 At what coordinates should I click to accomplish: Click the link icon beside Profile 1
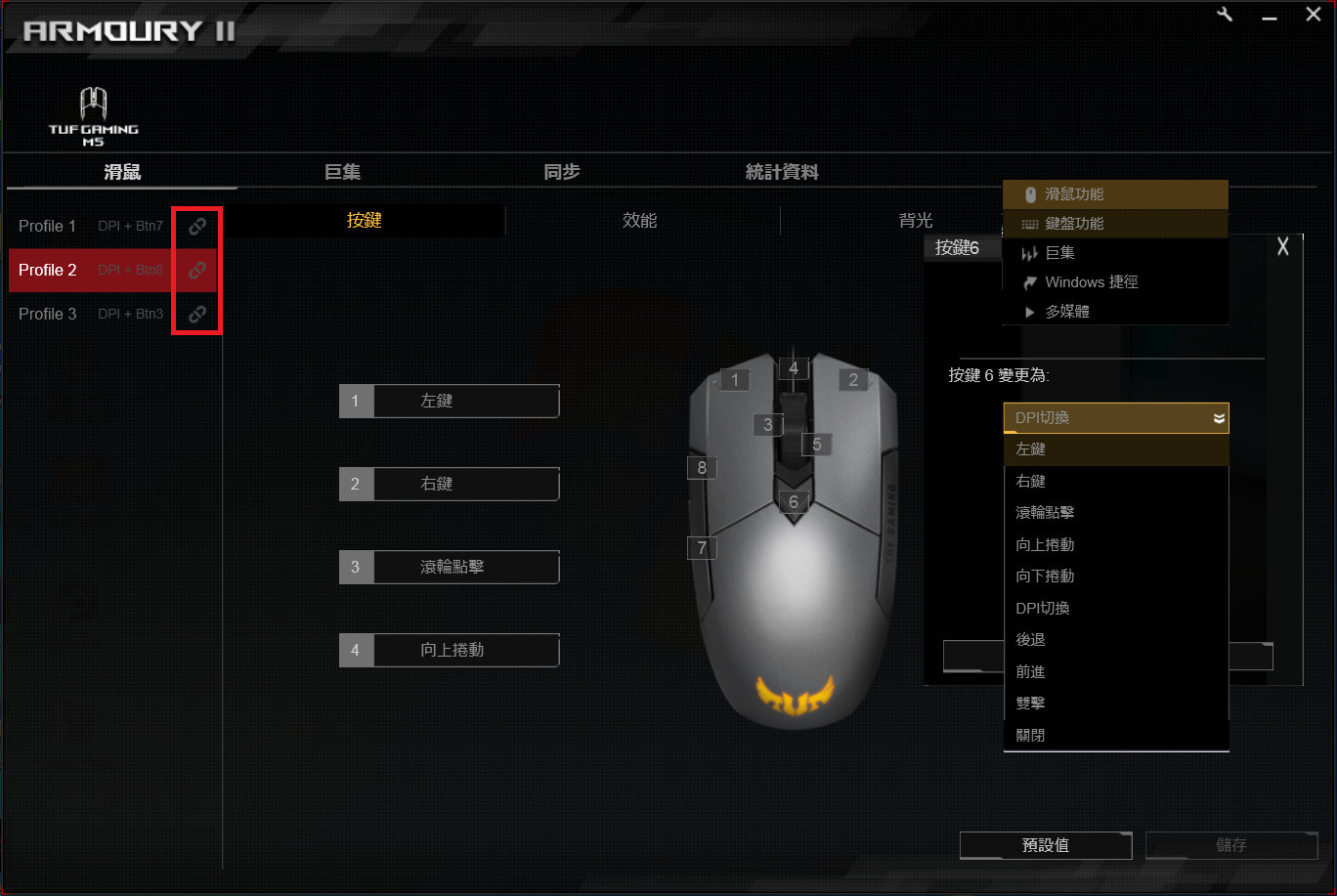[x=196, y=226]
